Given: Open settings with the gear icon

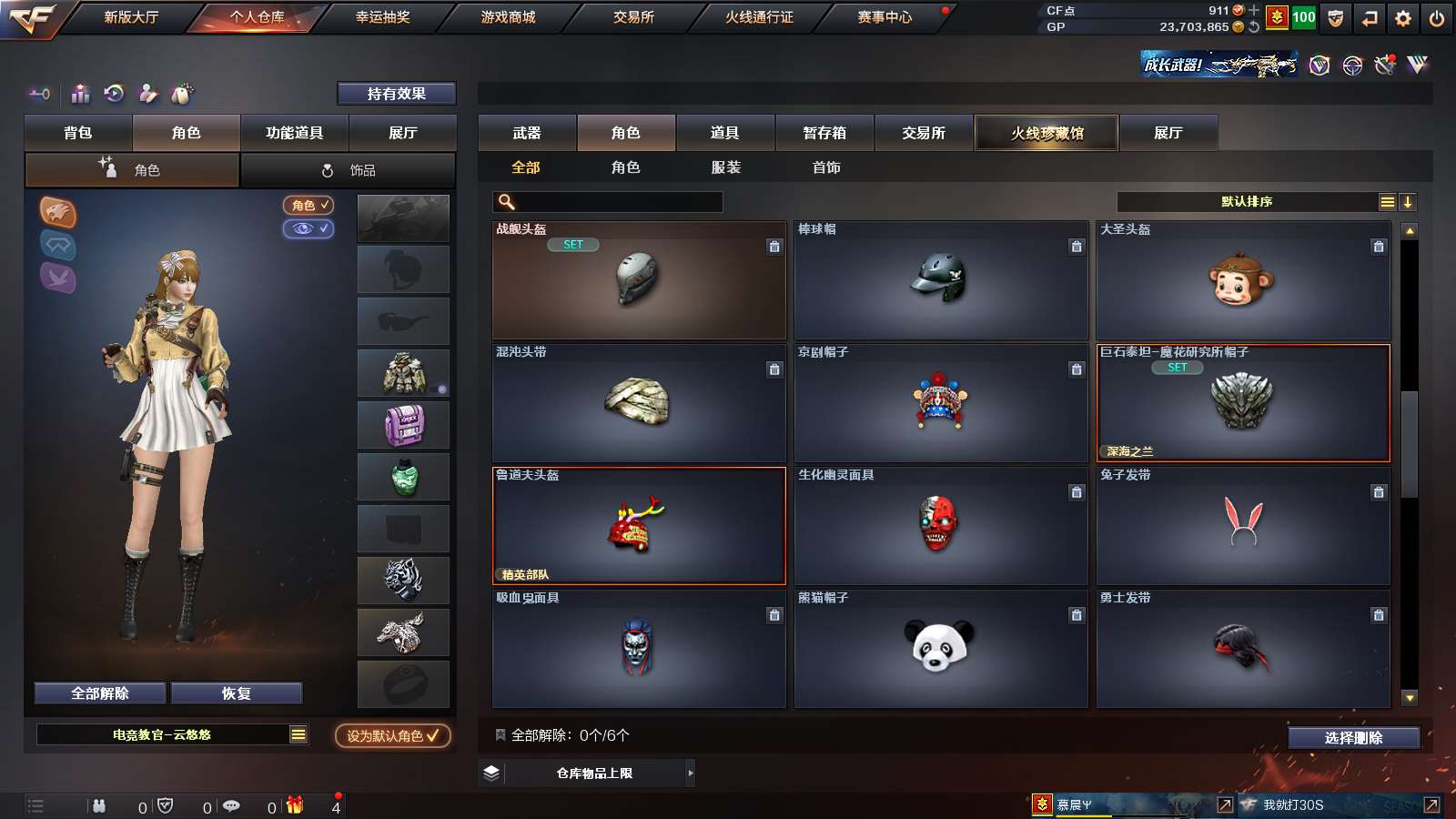Looking at the screenshot, I should point(1403,18).
